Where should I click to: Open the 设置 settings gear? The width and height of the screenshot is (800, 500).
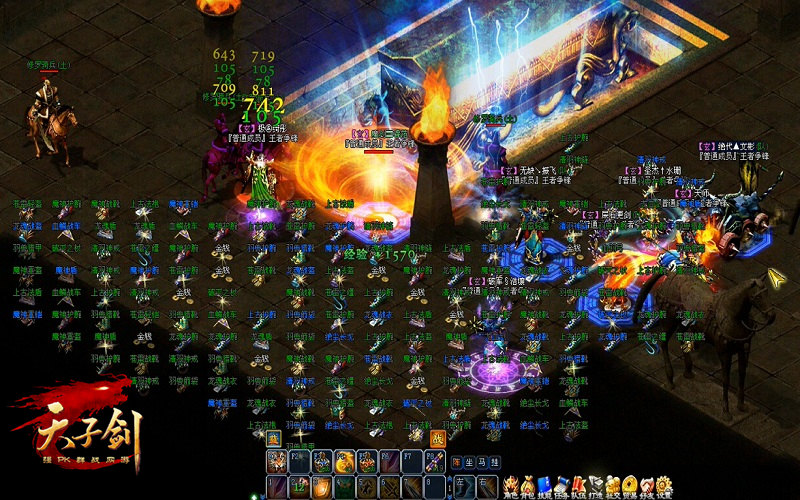click(x=664, y=485)
